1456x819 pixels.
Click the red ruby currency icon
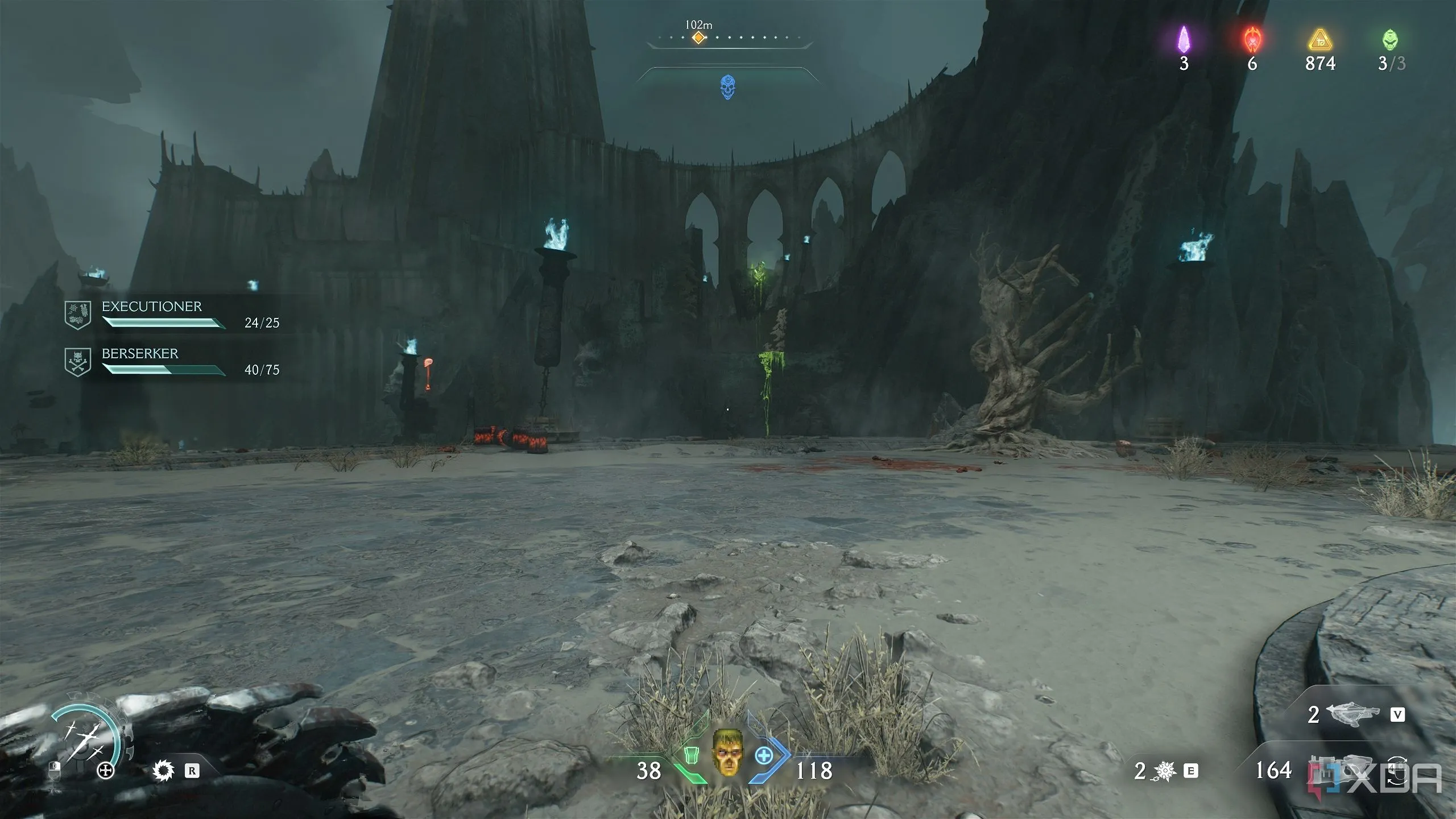[1252, 39]
